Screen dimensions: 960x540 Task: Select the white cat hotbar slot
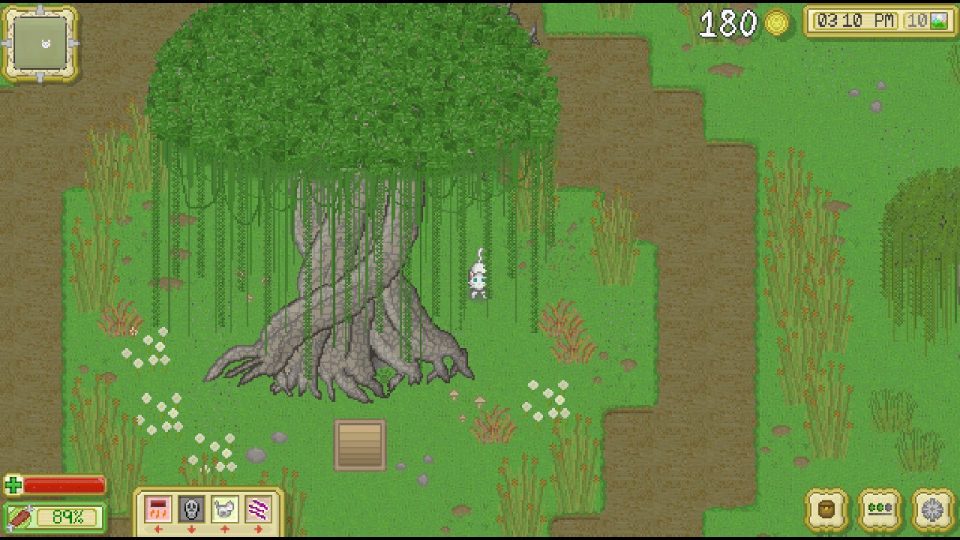click(x=223, y=509)
